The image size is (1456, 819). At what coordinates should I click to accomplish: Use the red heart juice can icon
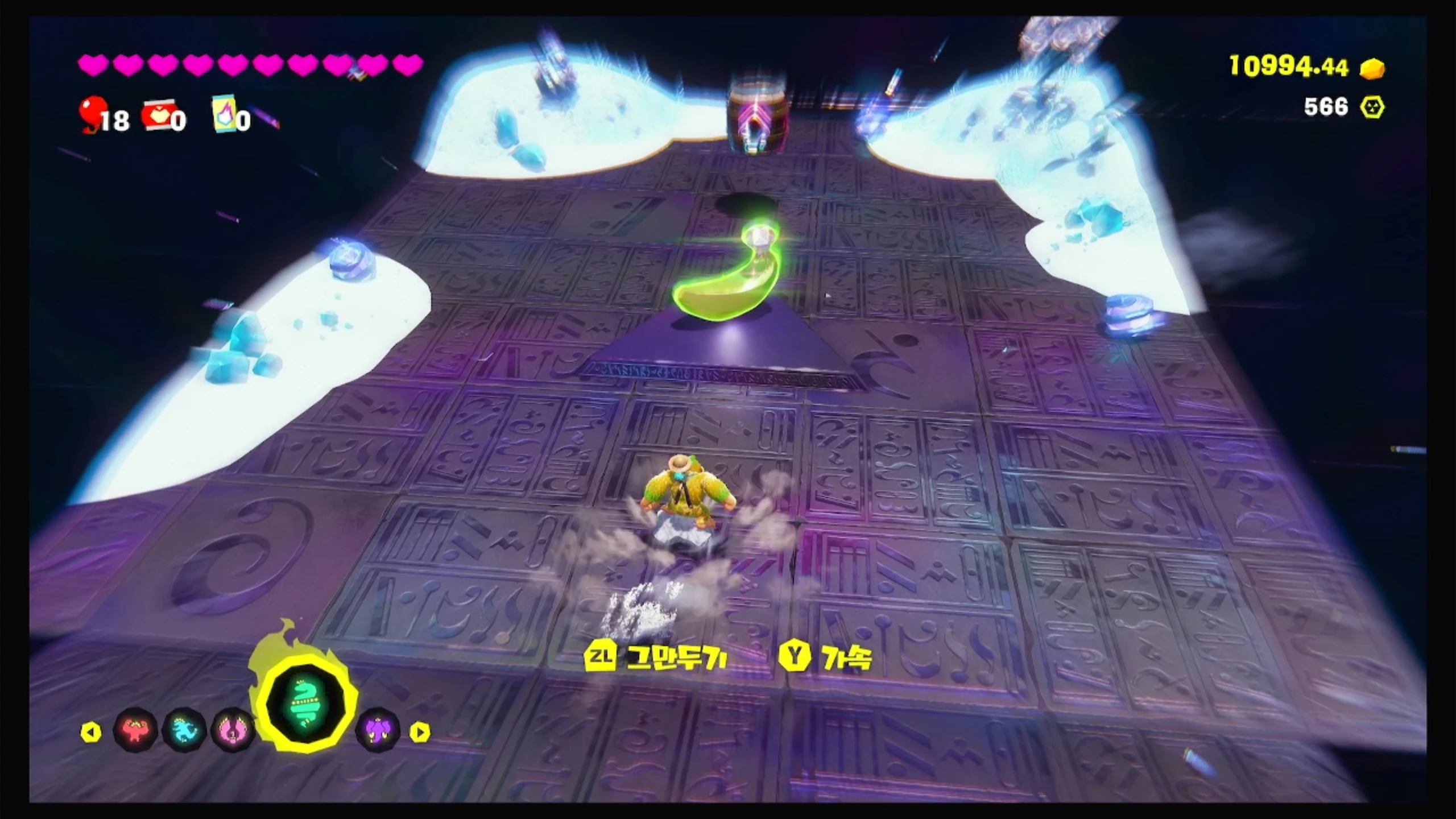[x=156, y=115]
